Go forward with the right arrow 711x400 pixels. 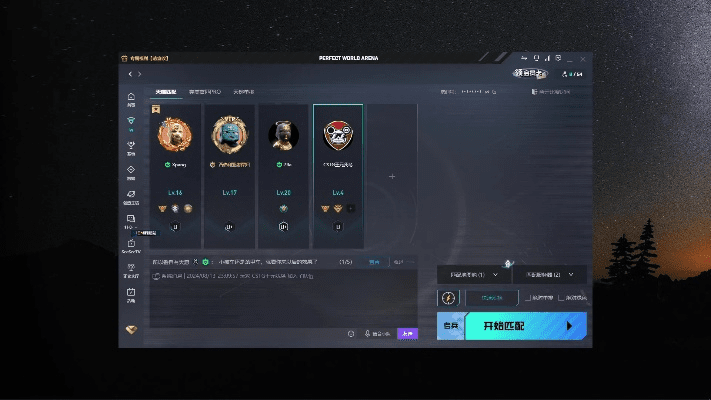pos(140,74)
